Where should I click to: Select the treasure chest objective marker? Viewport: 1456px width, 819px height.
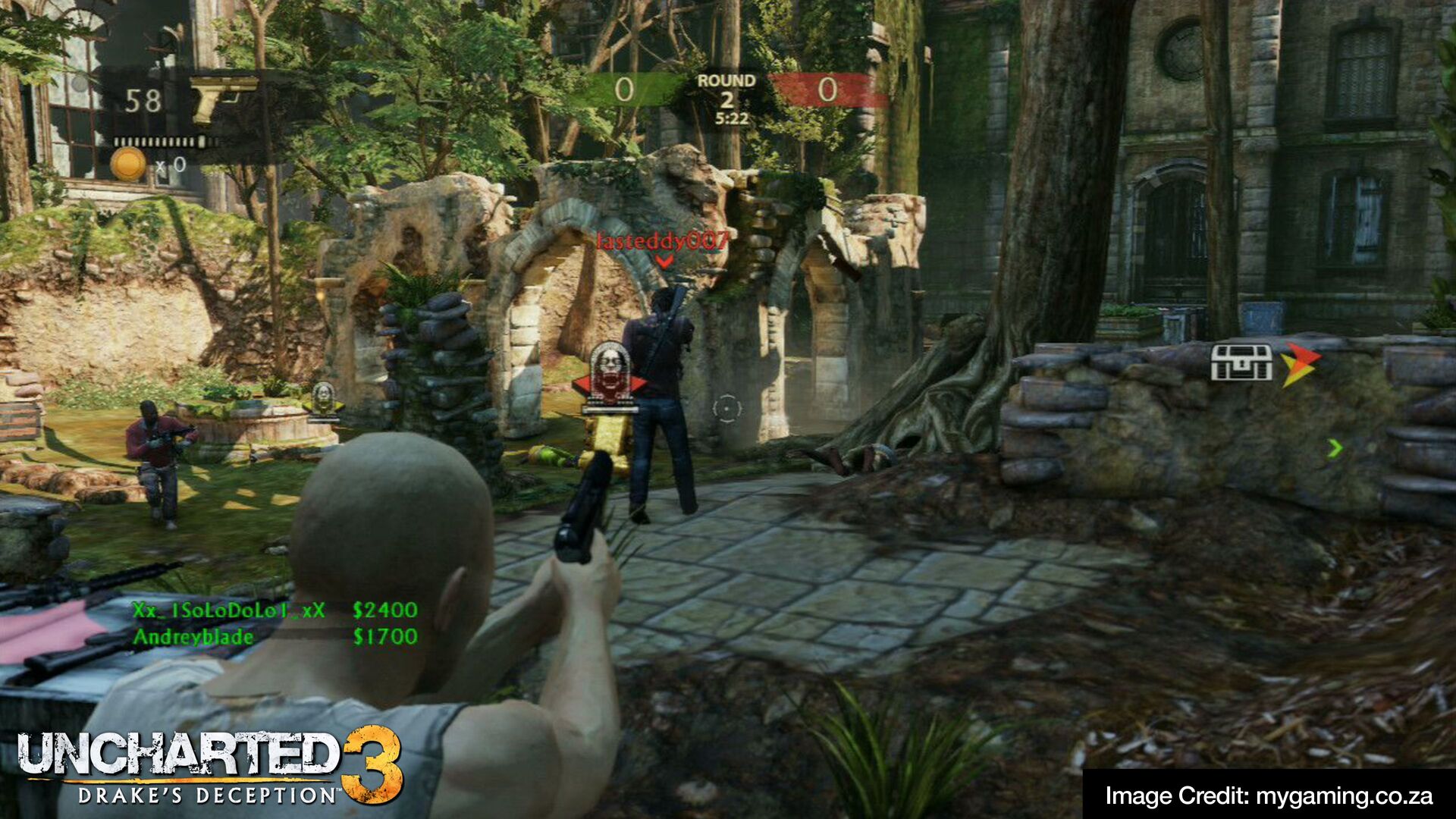1241,362
